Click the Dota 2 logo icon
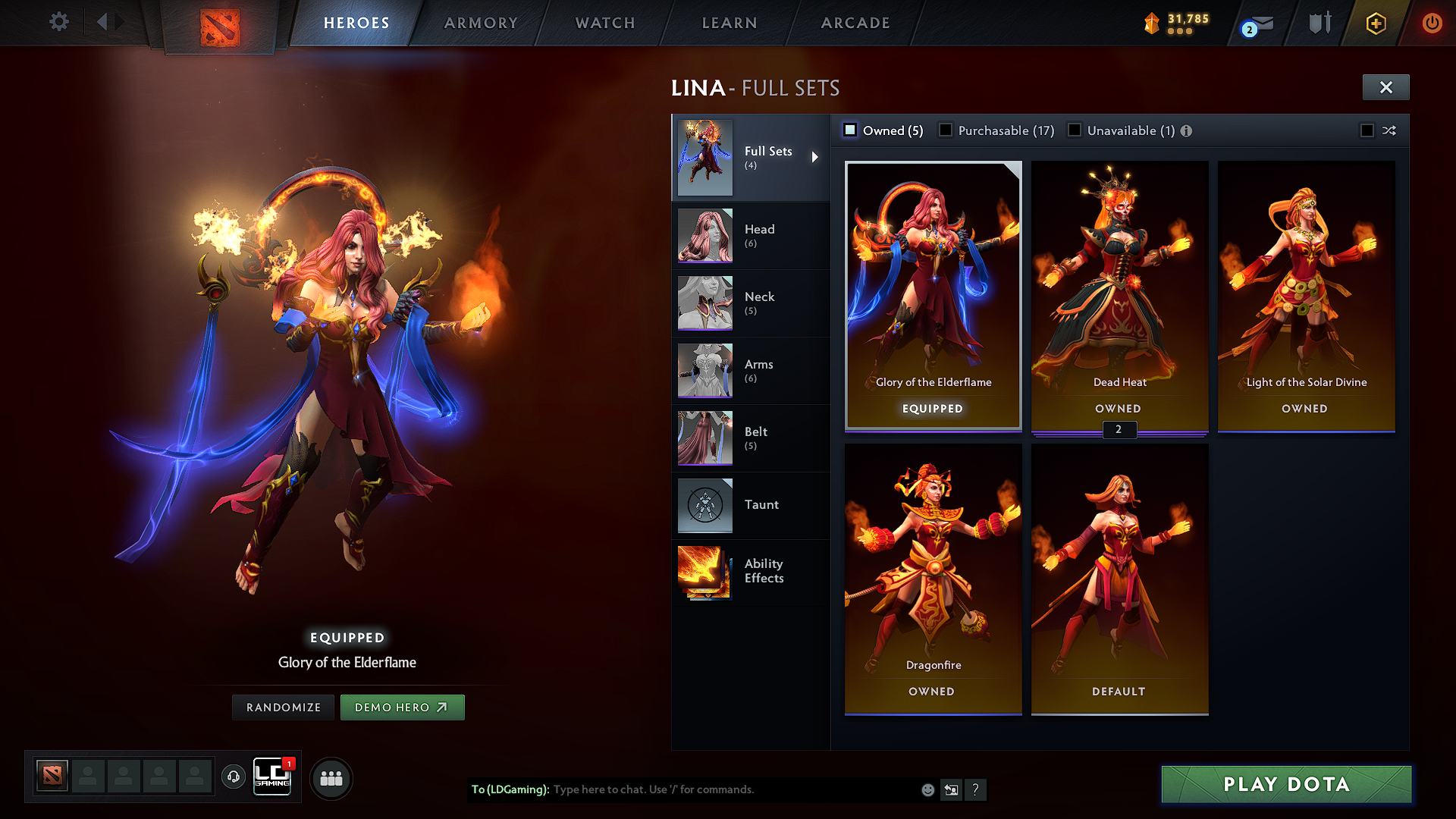 [221, 24]
